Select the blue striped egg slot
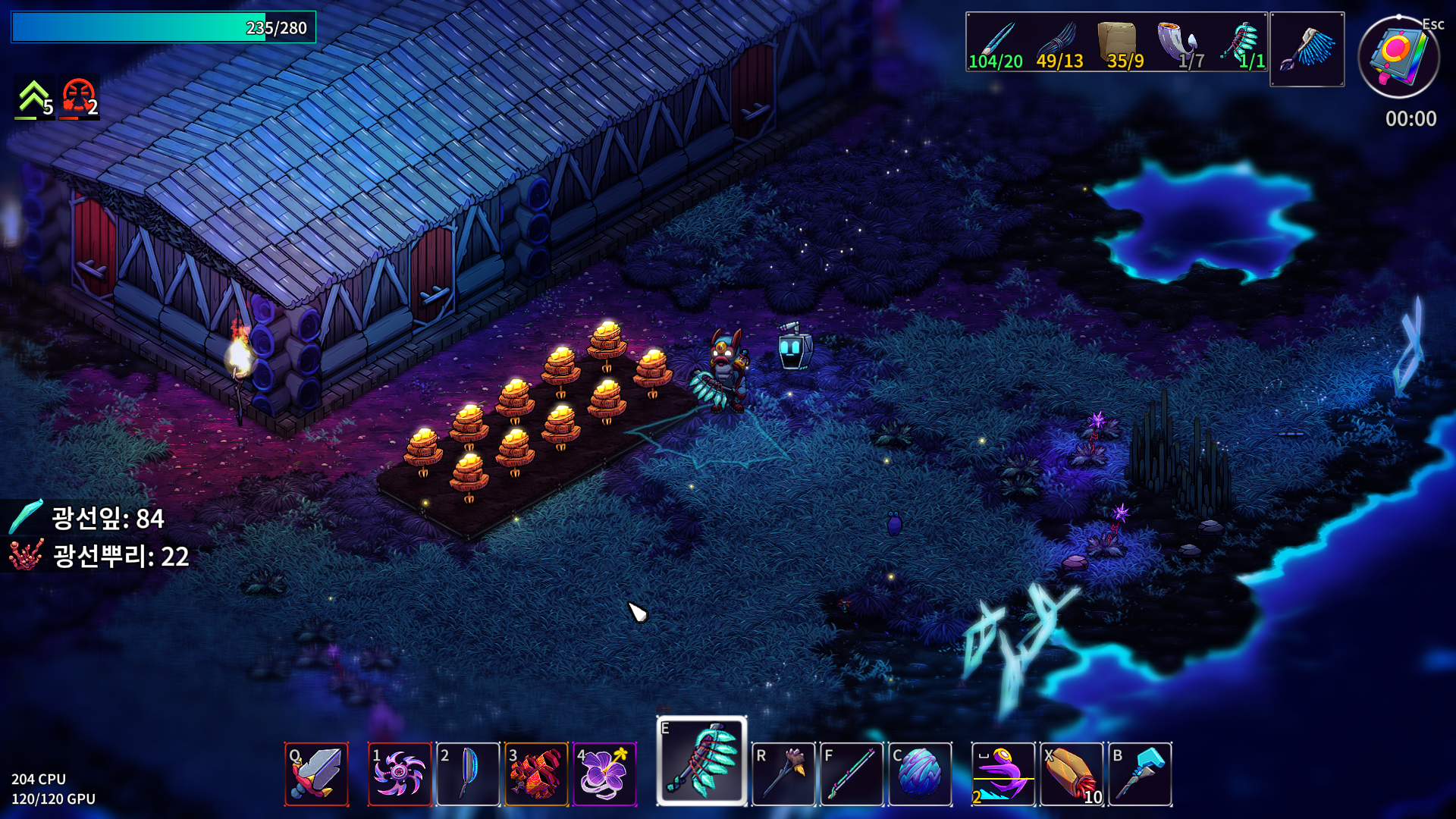Image resolution: width=1456 pixels, height=819 pixels. pos(920,773)
